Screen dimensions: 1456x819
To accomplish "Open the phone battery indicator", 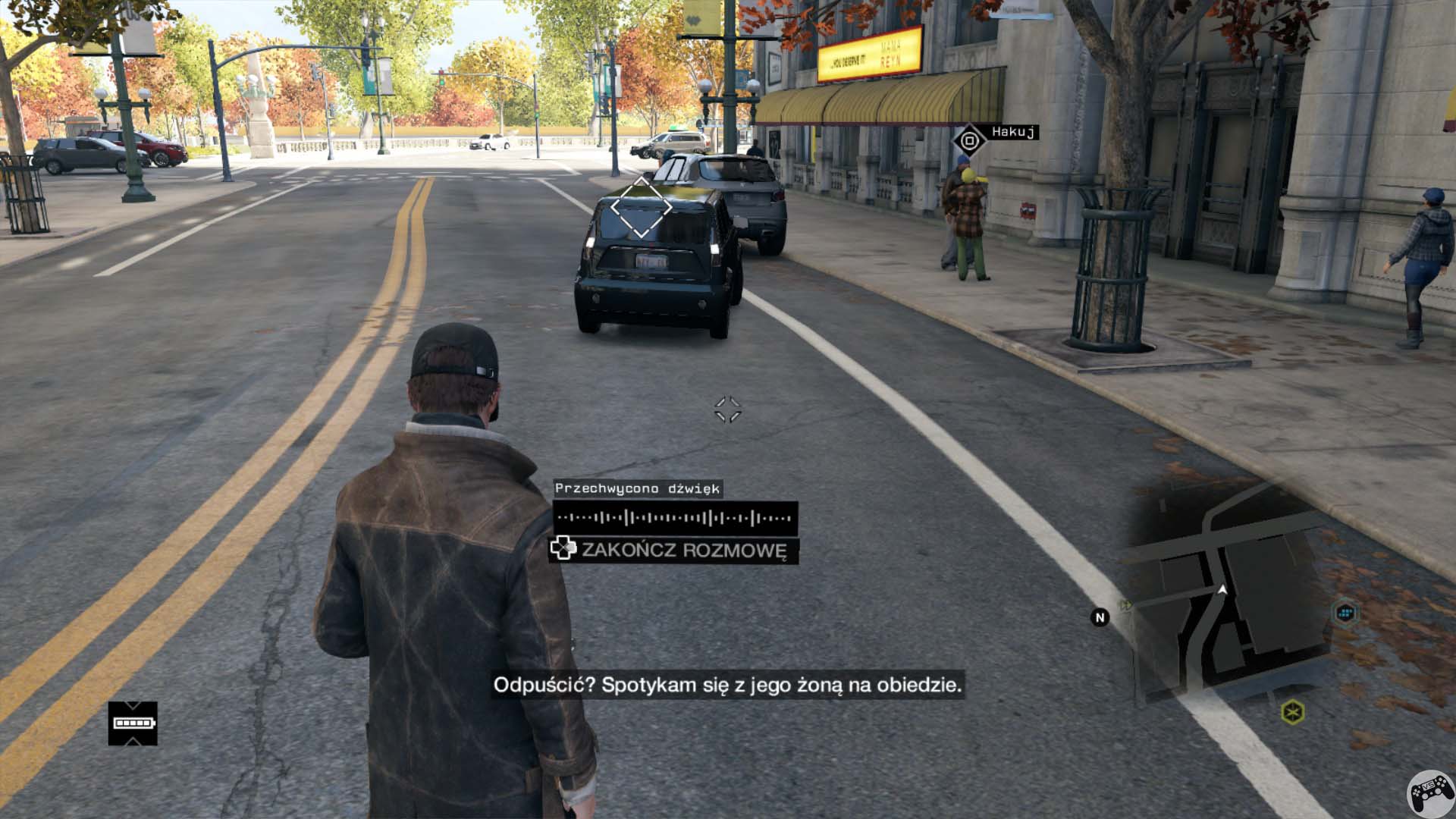I will [x=133, y=723].
